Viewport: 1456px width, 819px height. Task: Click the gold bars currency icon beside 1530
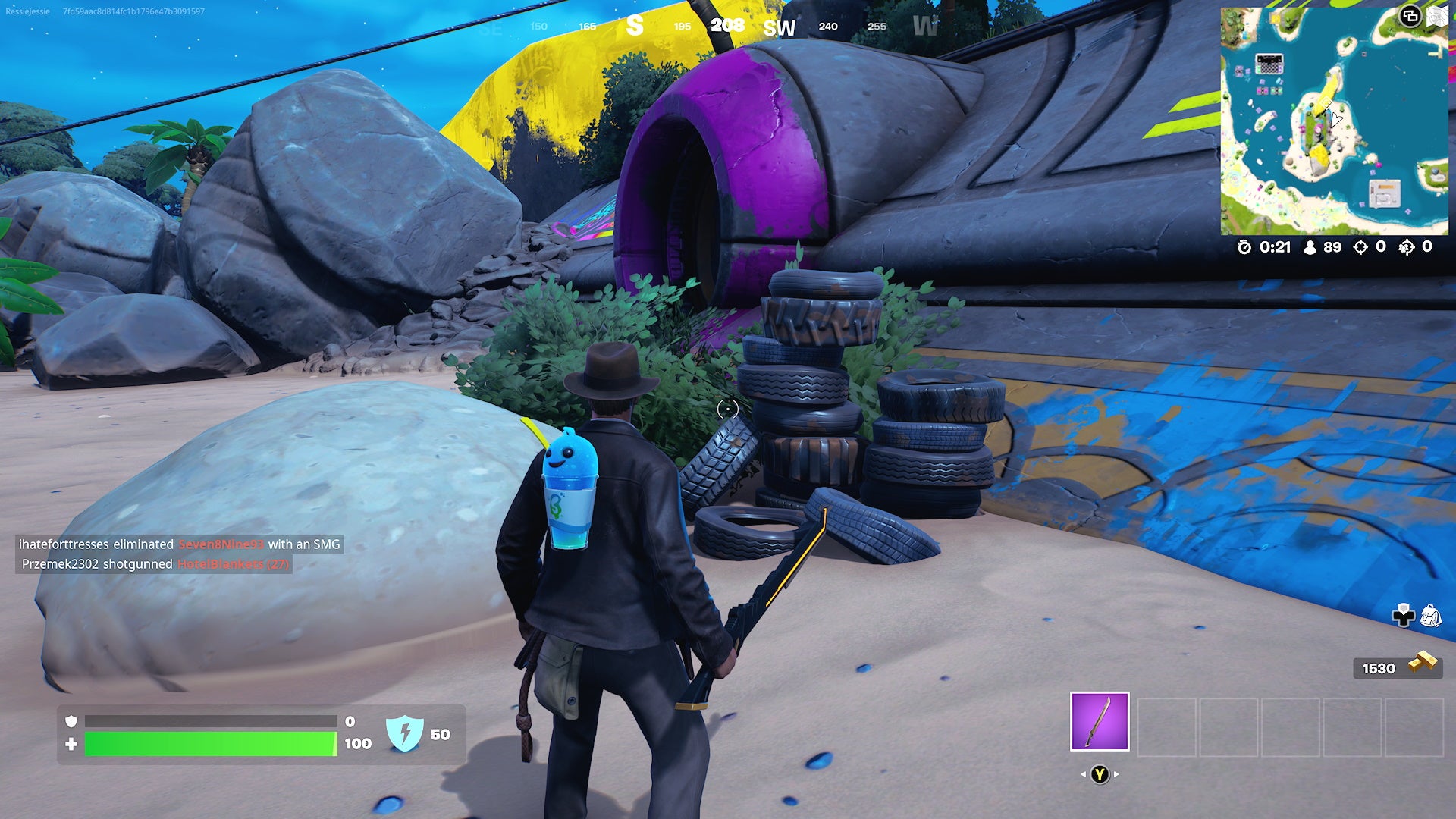(x=1421, y=663)
